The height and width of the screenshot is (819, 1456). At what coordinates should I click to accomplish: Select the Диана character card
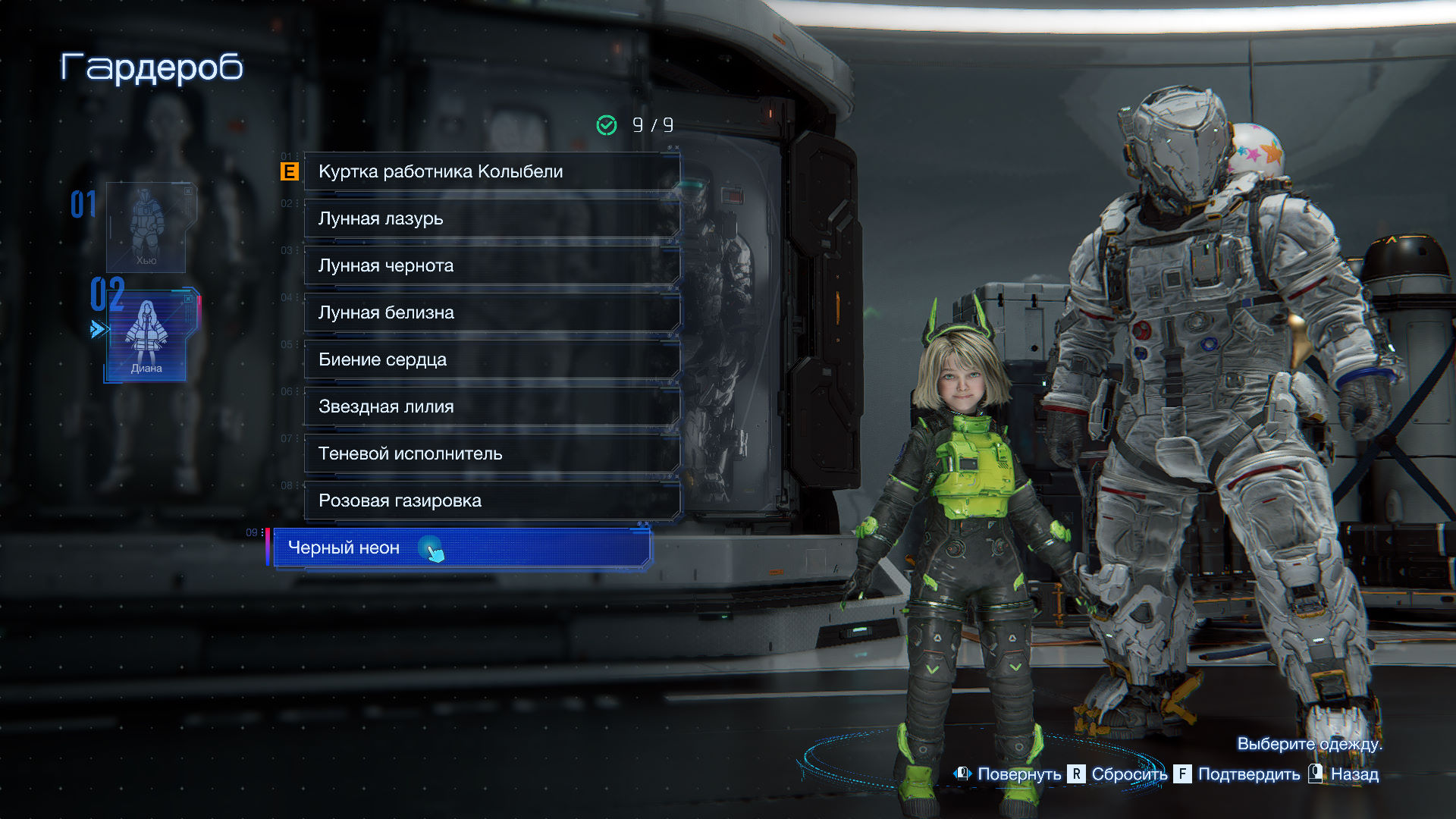(147, 335)
